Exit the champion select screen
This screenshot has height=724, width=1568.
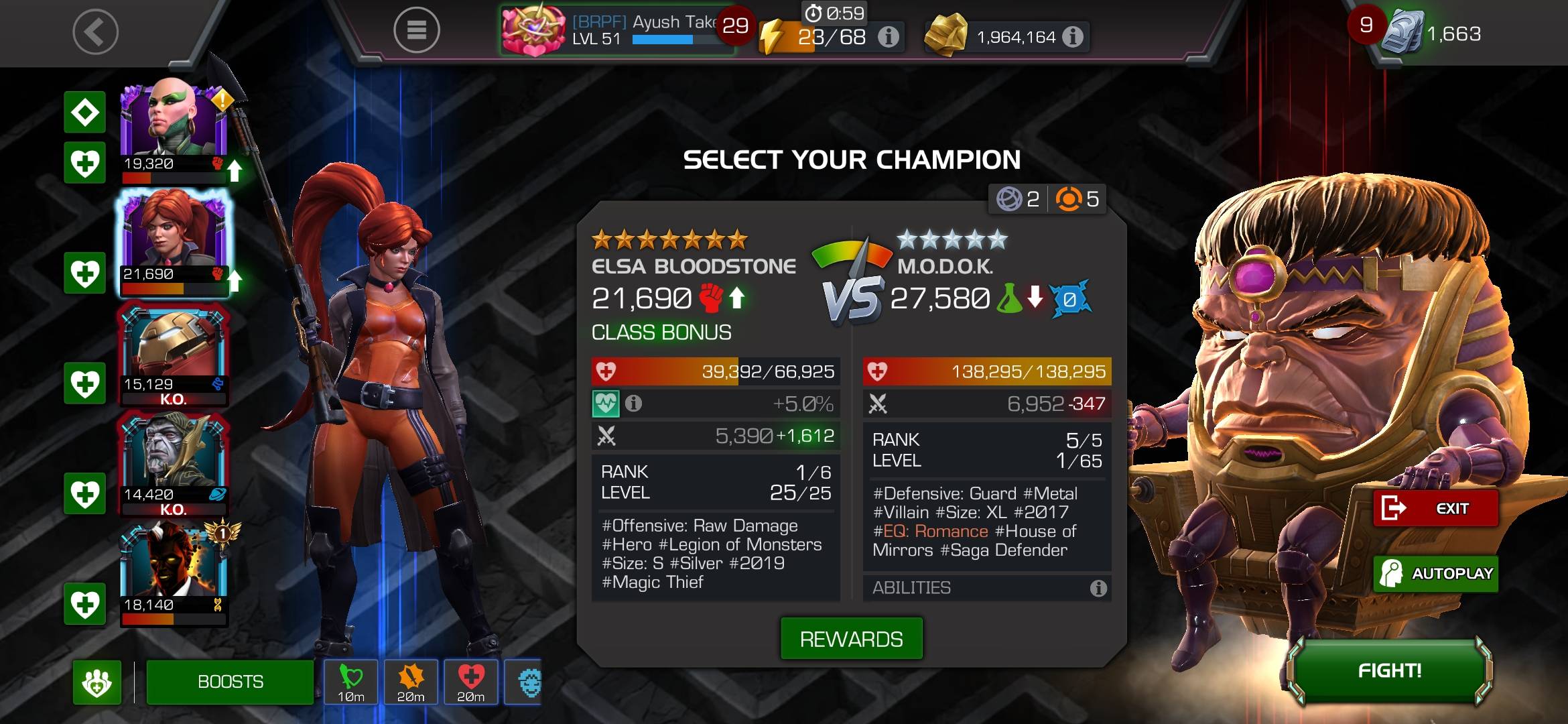[x=1435, y=509]
